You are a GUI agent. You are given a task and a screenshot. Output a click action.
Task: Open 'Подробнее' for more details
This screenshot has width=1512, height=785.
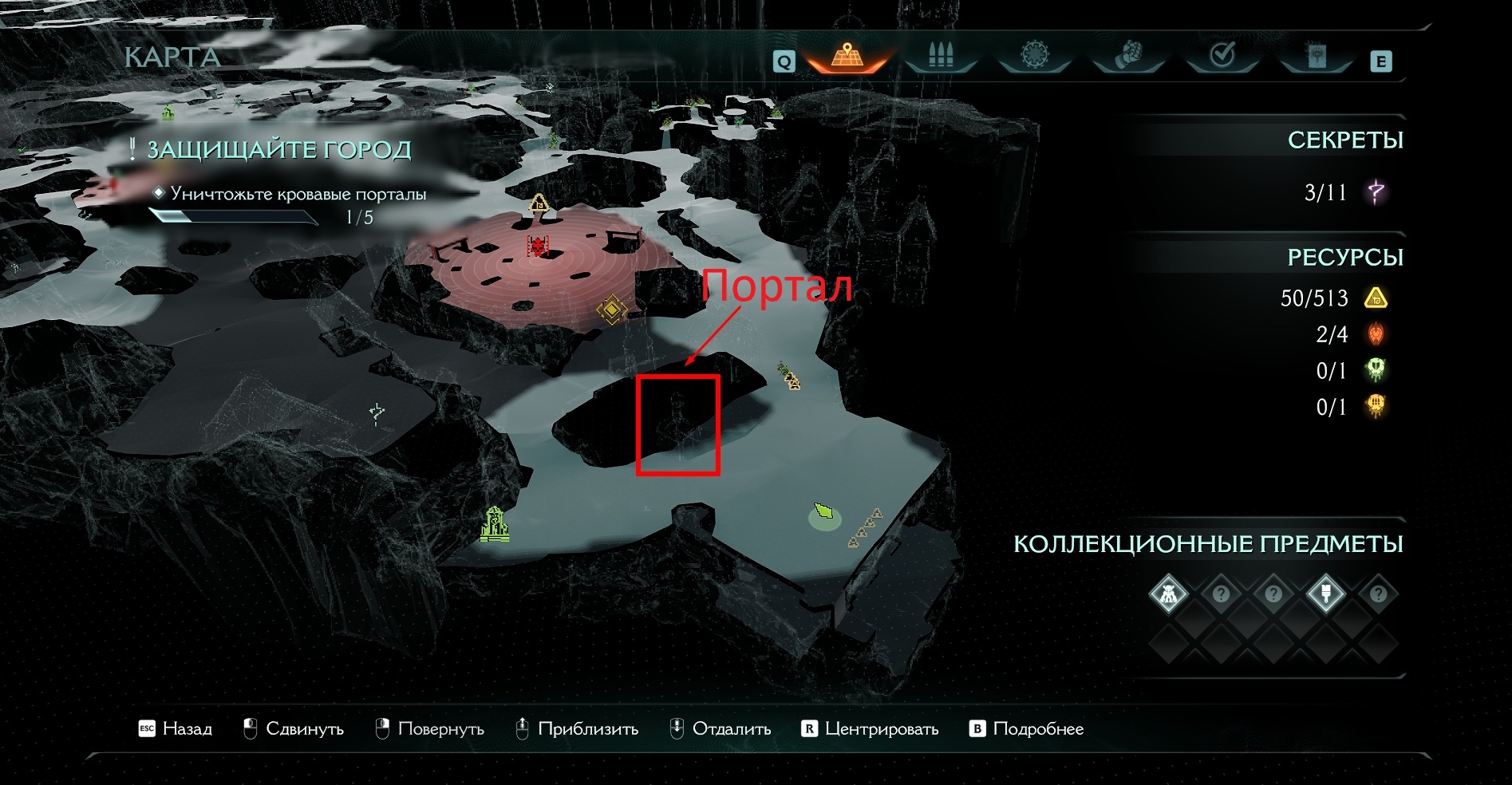coord(1026,728)
